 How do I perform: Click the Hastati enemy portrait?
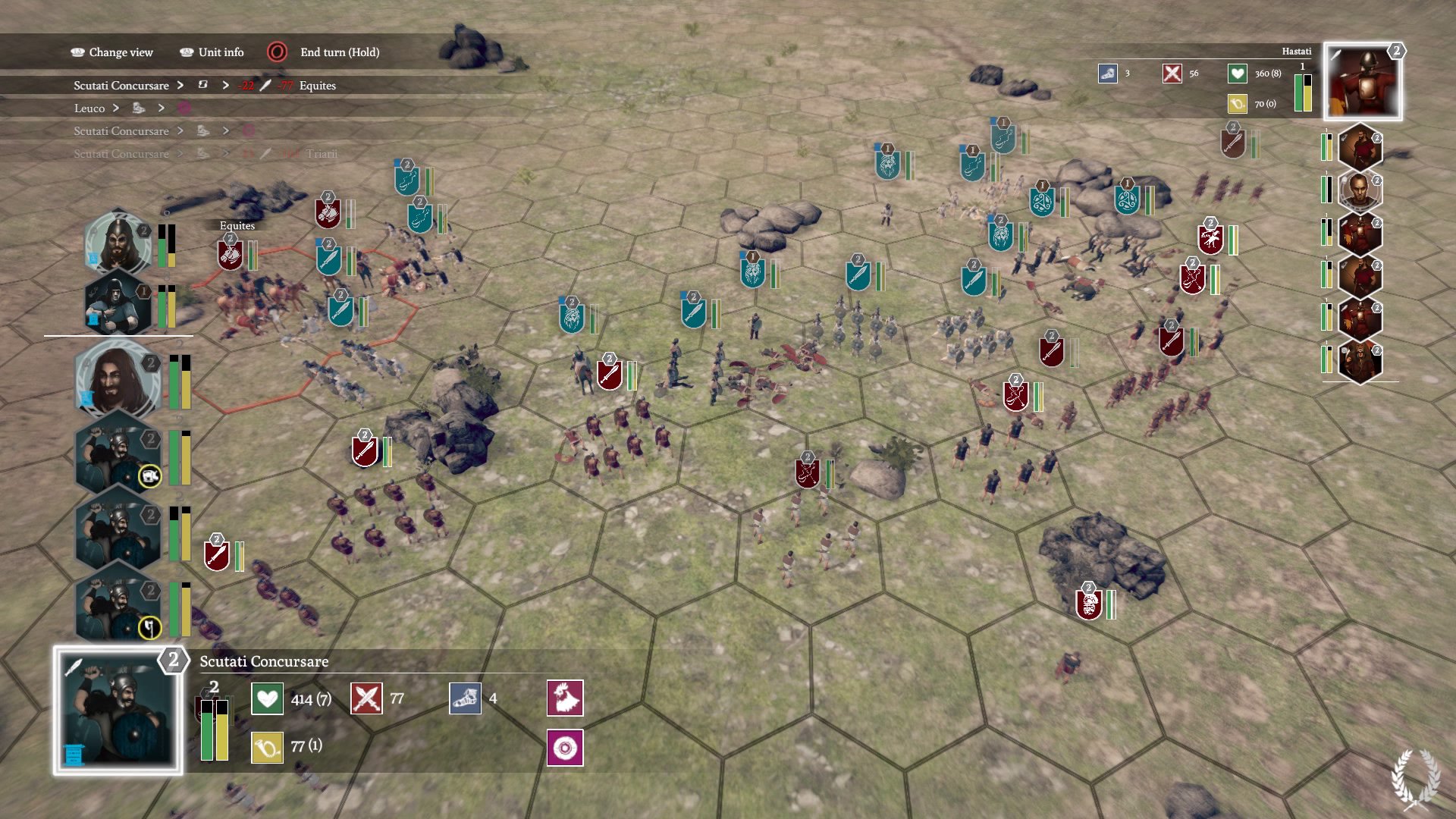pos(1363,82)
